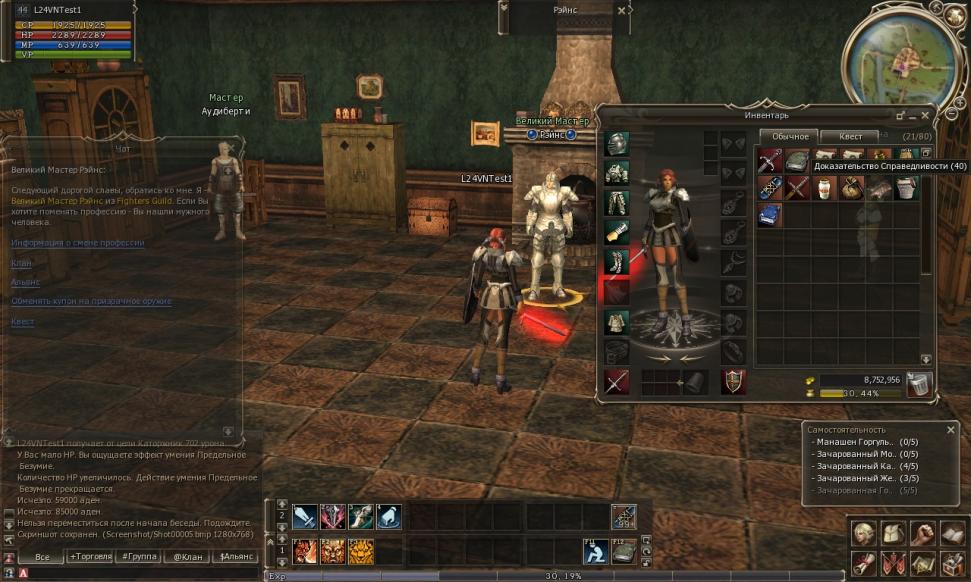This screenshot has width=971, height=582.
Task: Select the sword item in the first inventory slot
Action: [x=769, y=161]
